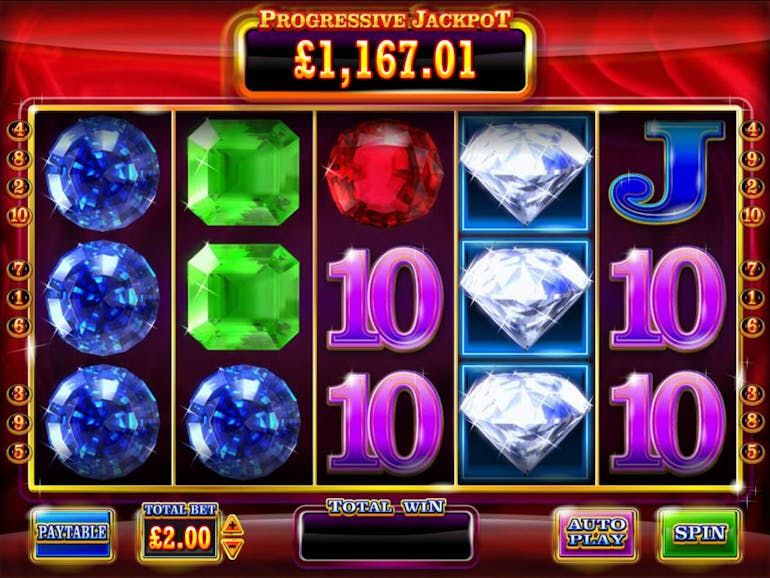The height and width of the screenshot is (578, 770).
Task: Decrease total bet with the down arrow
Action: click(232, 547)
